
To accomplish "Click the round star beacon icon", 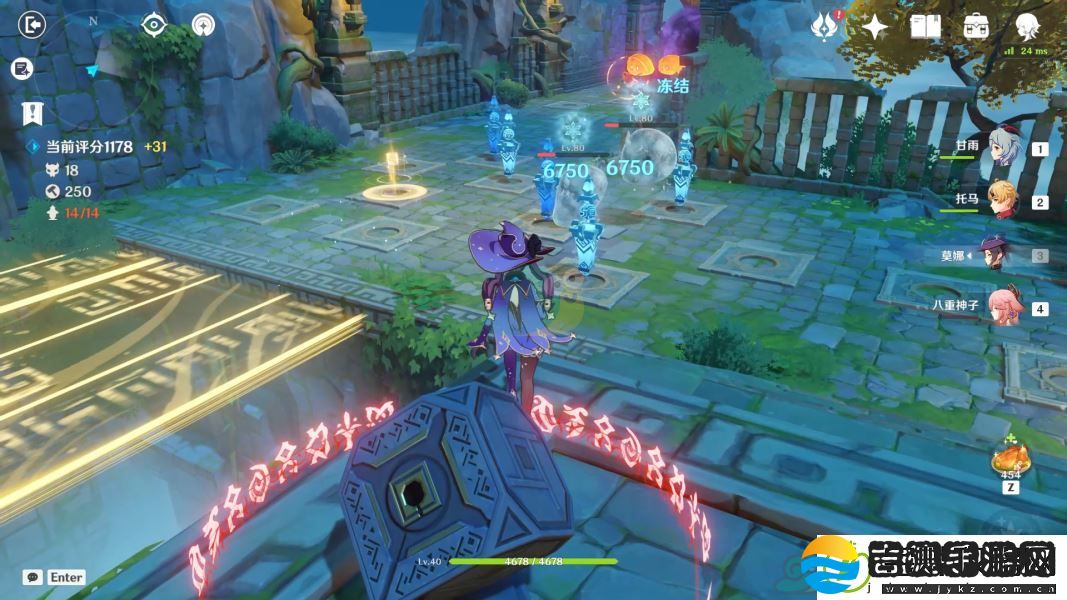I will 203,25.
